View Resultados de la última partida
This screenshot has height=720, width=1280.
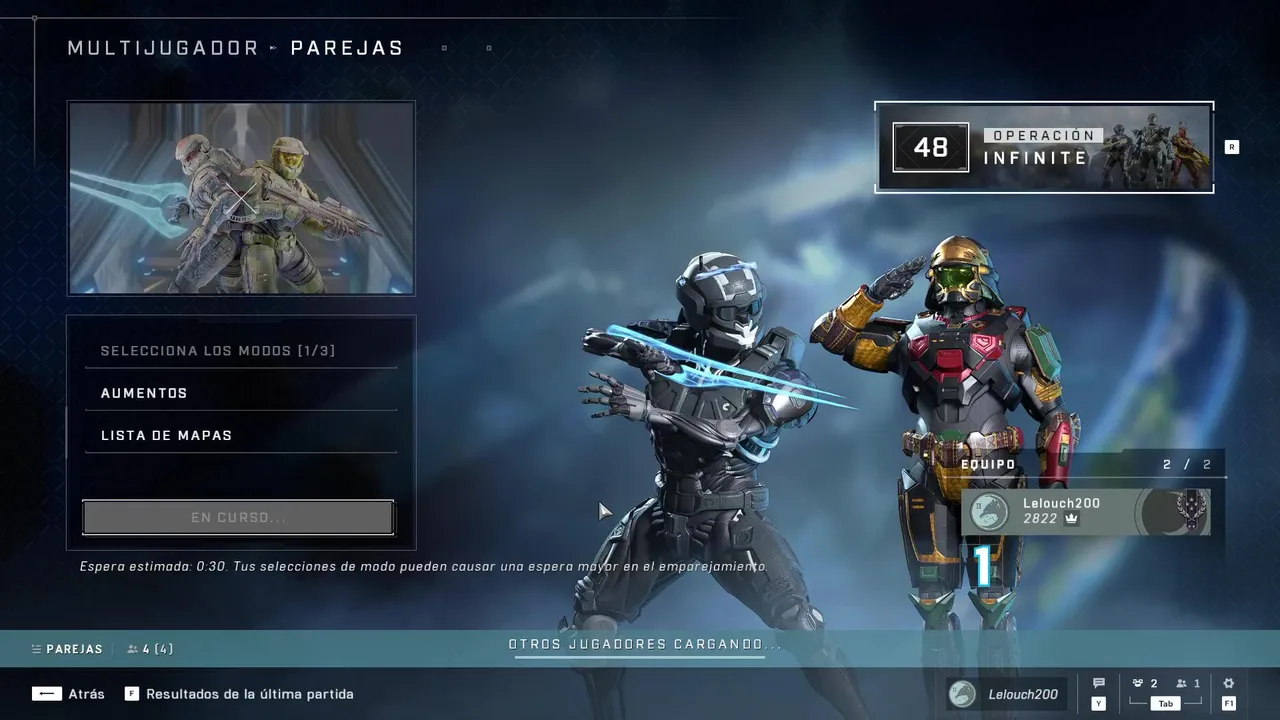pos(240,694)
